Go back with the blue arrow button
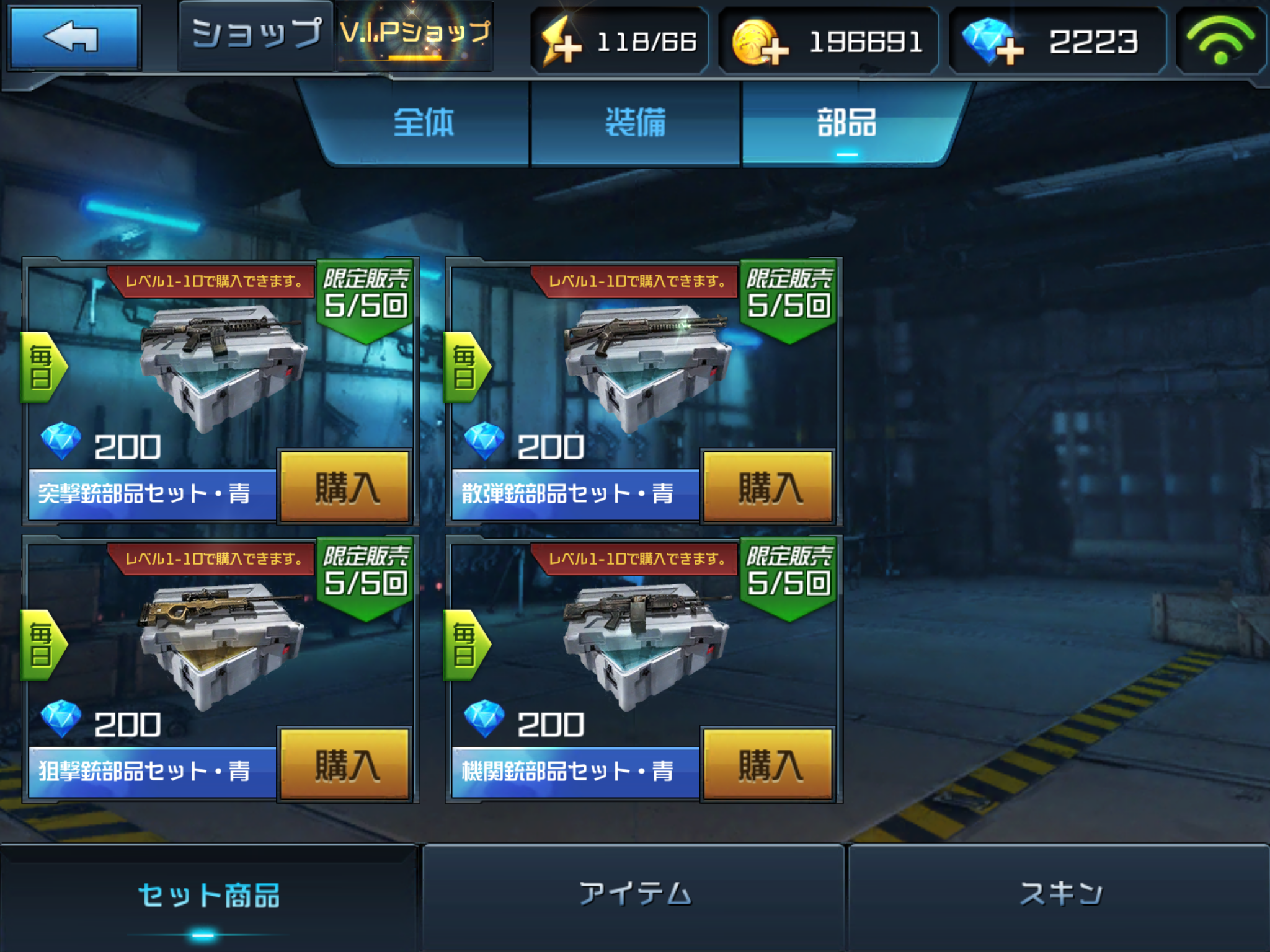The image size is (1270, 952). coord(74,37)
